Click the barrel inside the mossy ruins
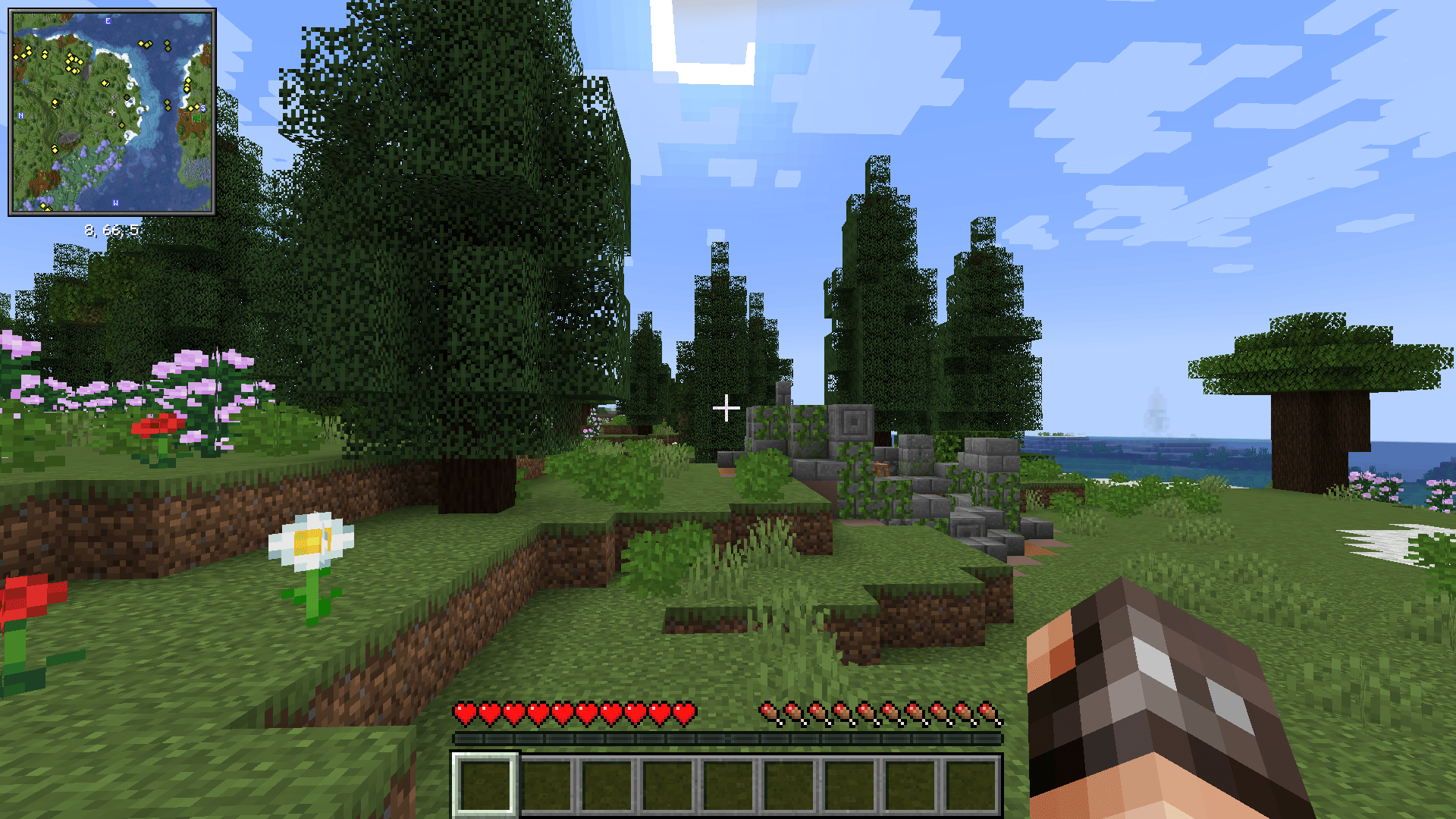1456x819 pixels. point(882,470)
